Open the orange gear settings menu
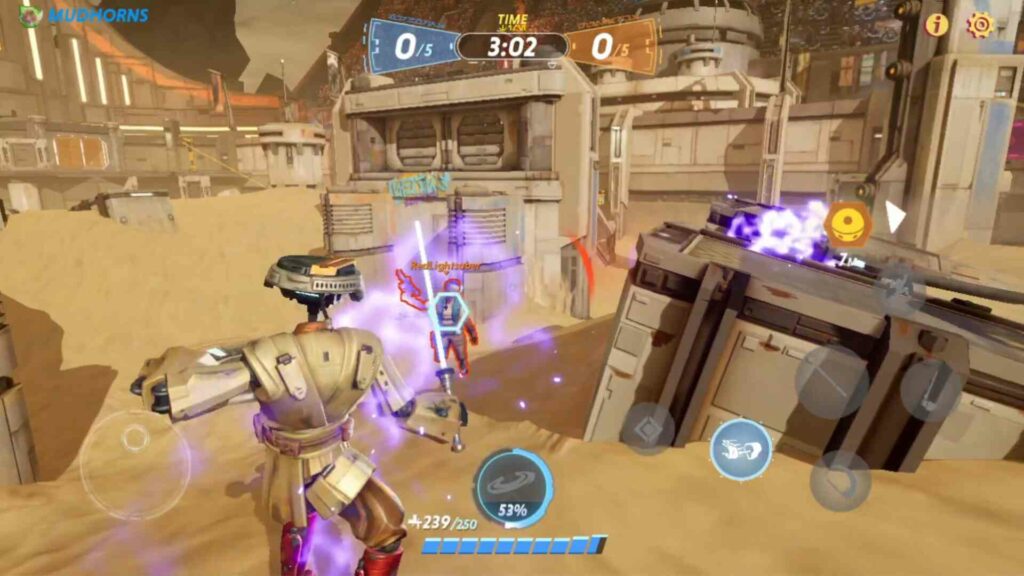The height and width of the screenshot is (576, 1024). coord(980,25)
